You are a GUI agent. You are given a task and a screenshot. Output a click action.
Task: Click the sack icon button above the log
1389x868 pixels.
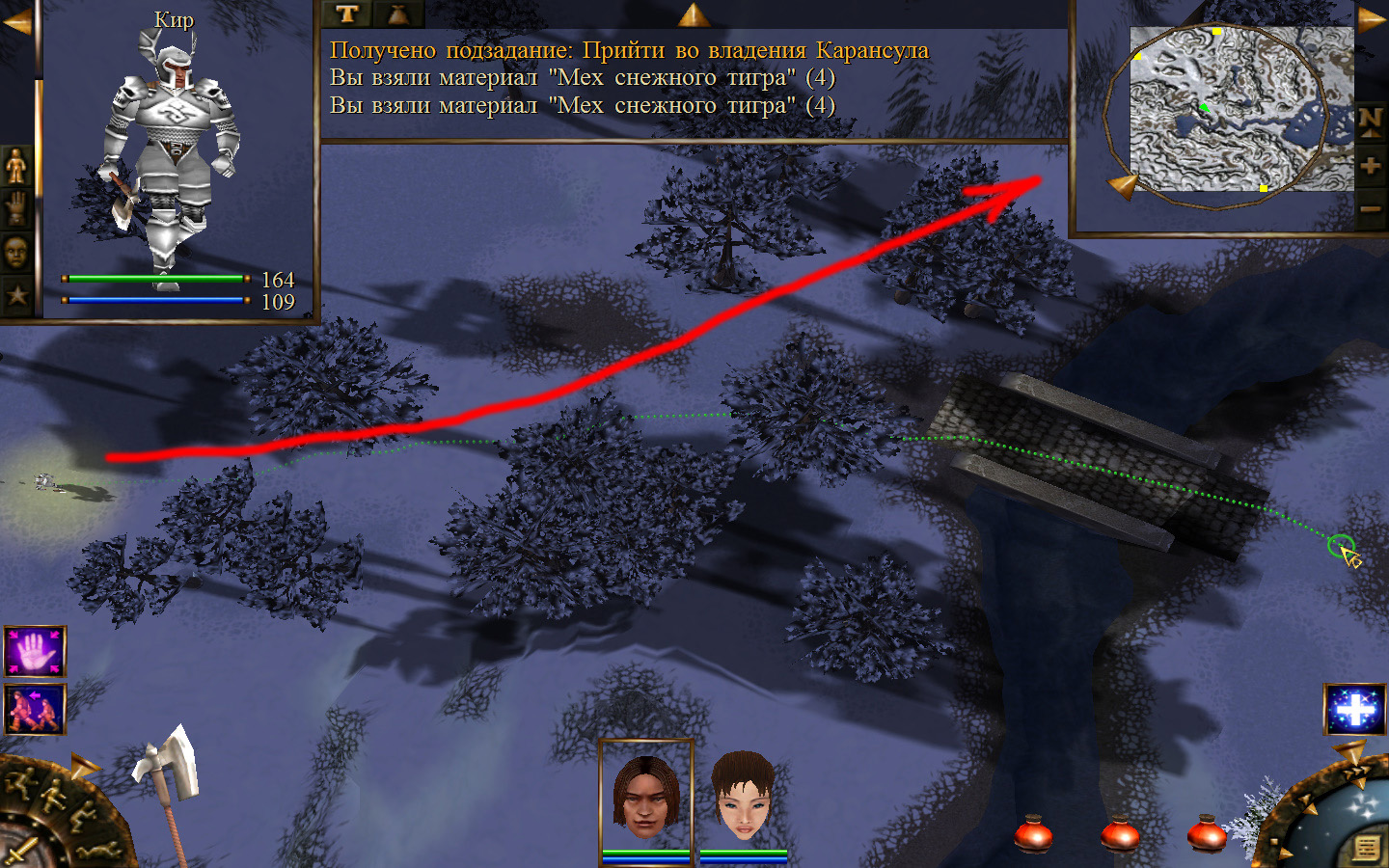[398, 14]
